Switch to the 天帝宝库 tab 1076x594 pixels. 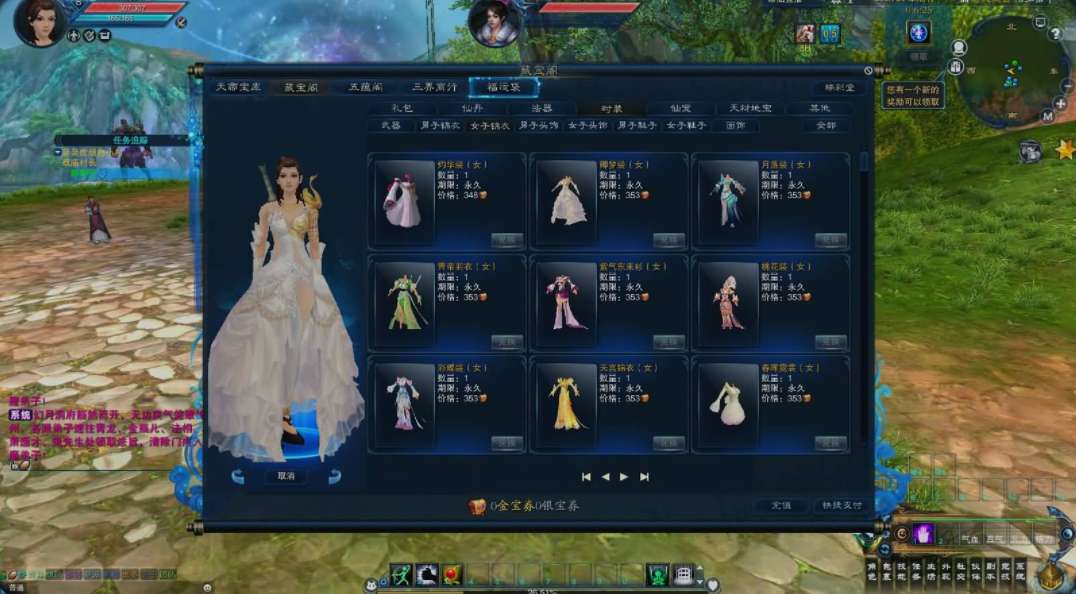238,88
